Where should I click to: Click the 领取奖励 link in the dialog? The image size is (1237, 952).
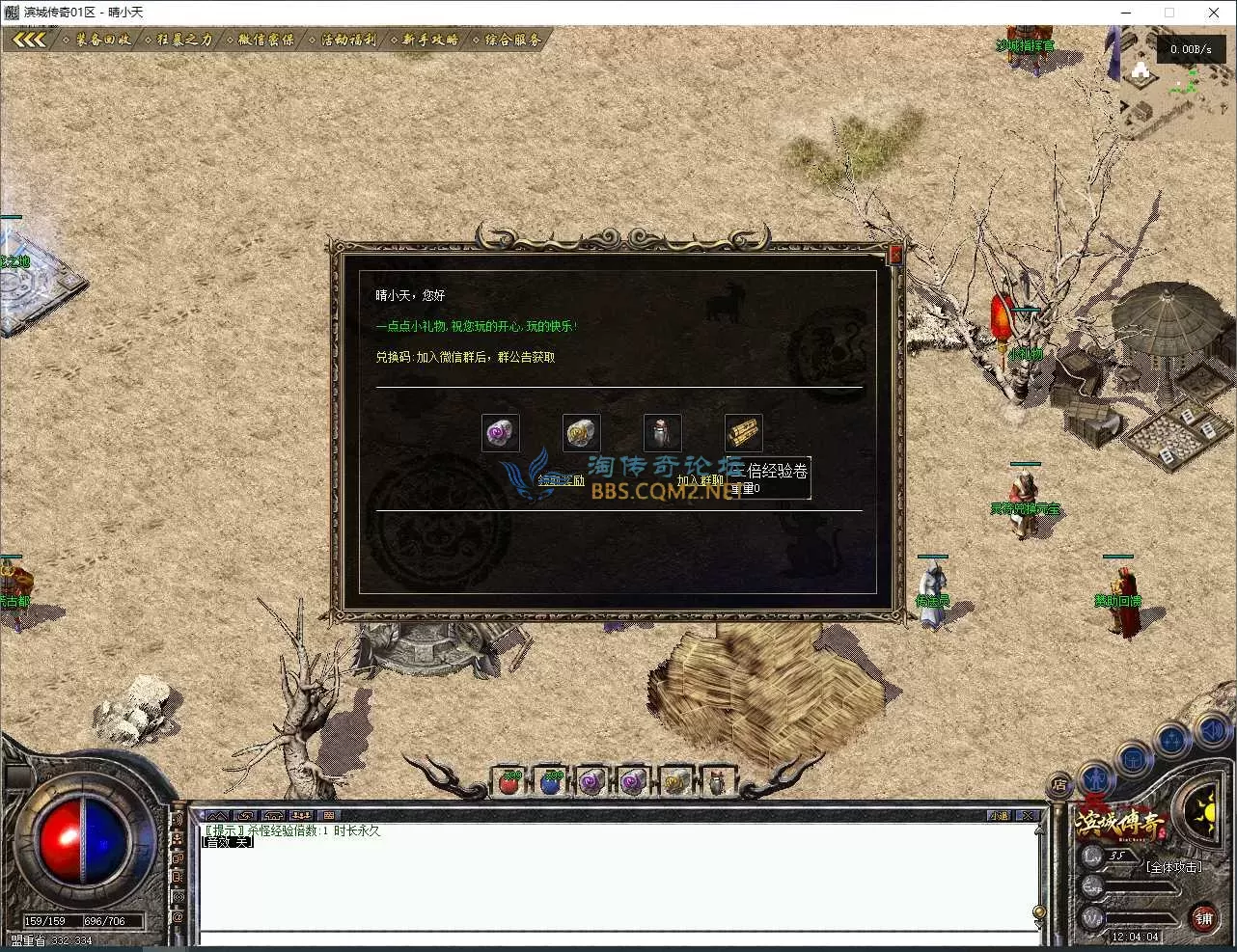561,480
